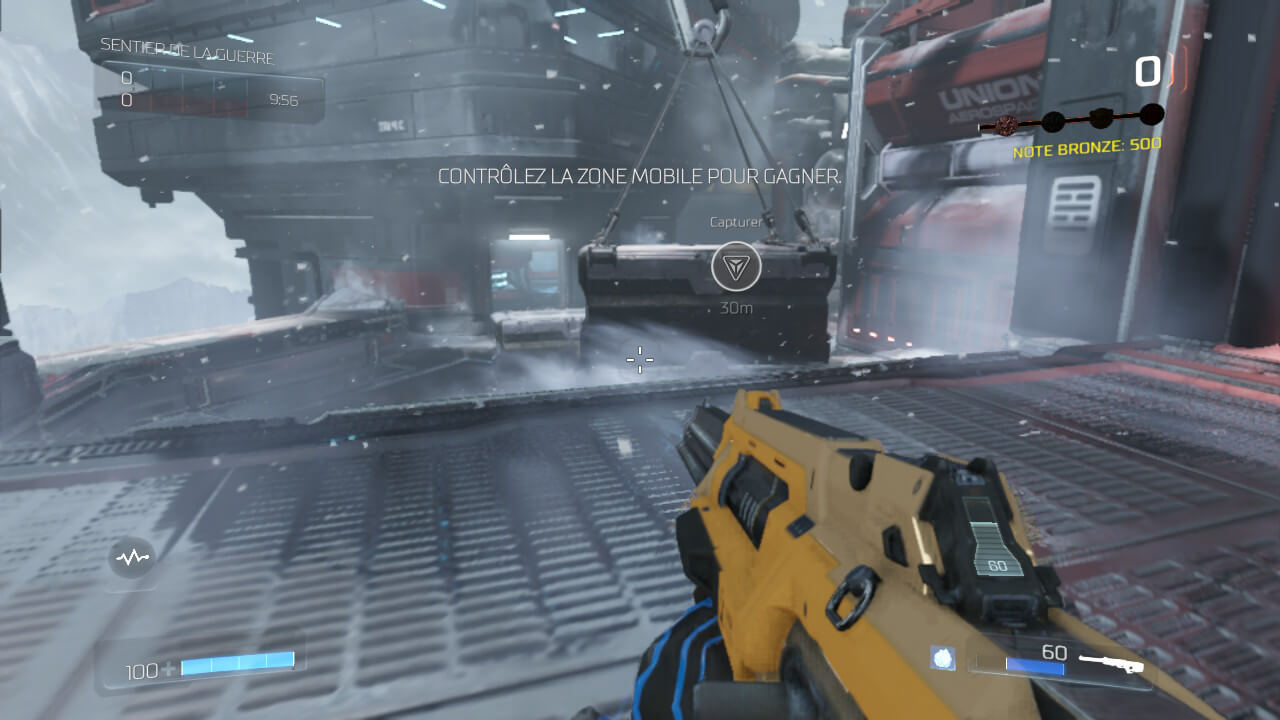Click the medal progress track

[1071, 121]
